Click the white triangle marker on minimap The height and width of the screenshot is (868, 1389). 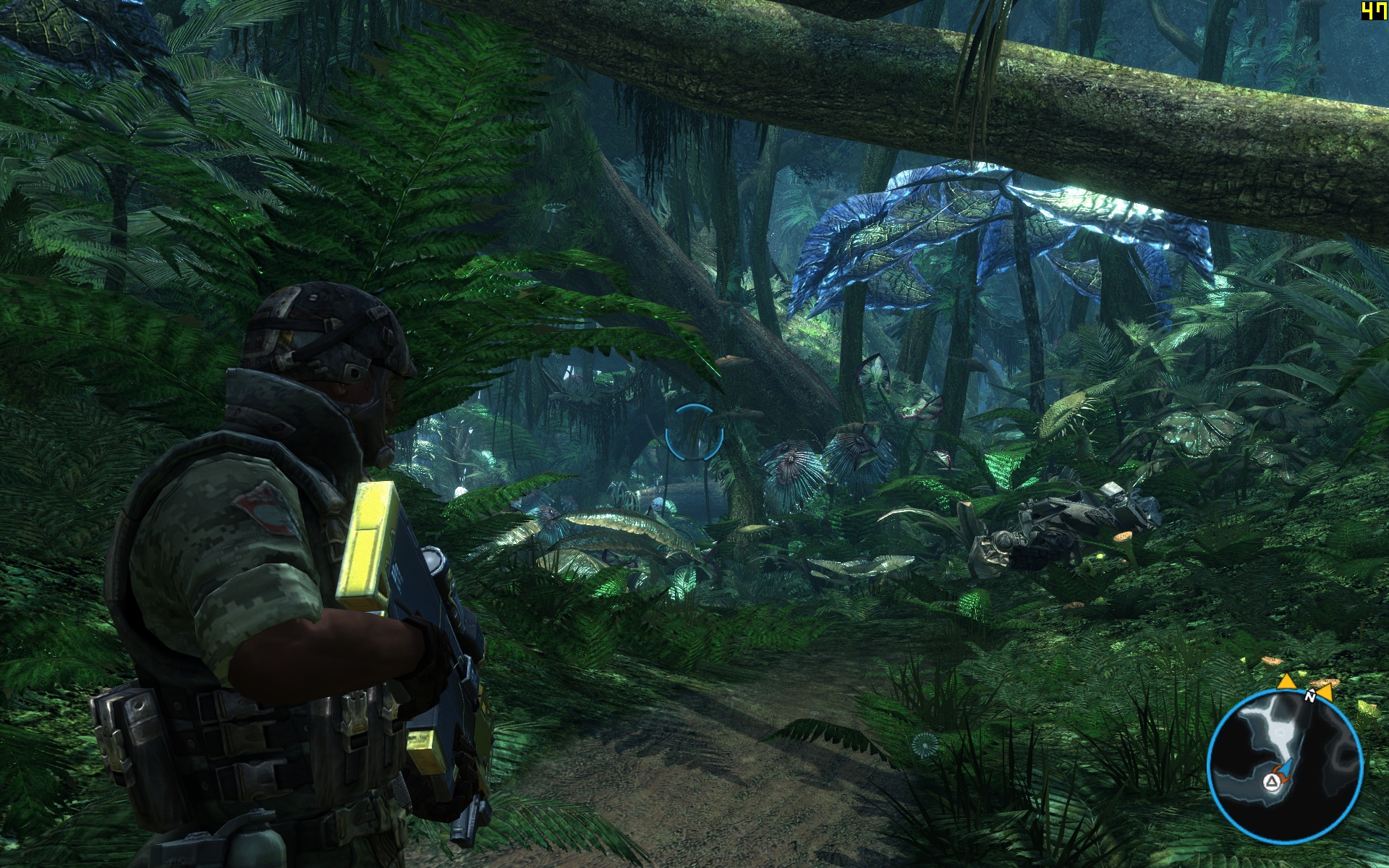[1271, 781]
